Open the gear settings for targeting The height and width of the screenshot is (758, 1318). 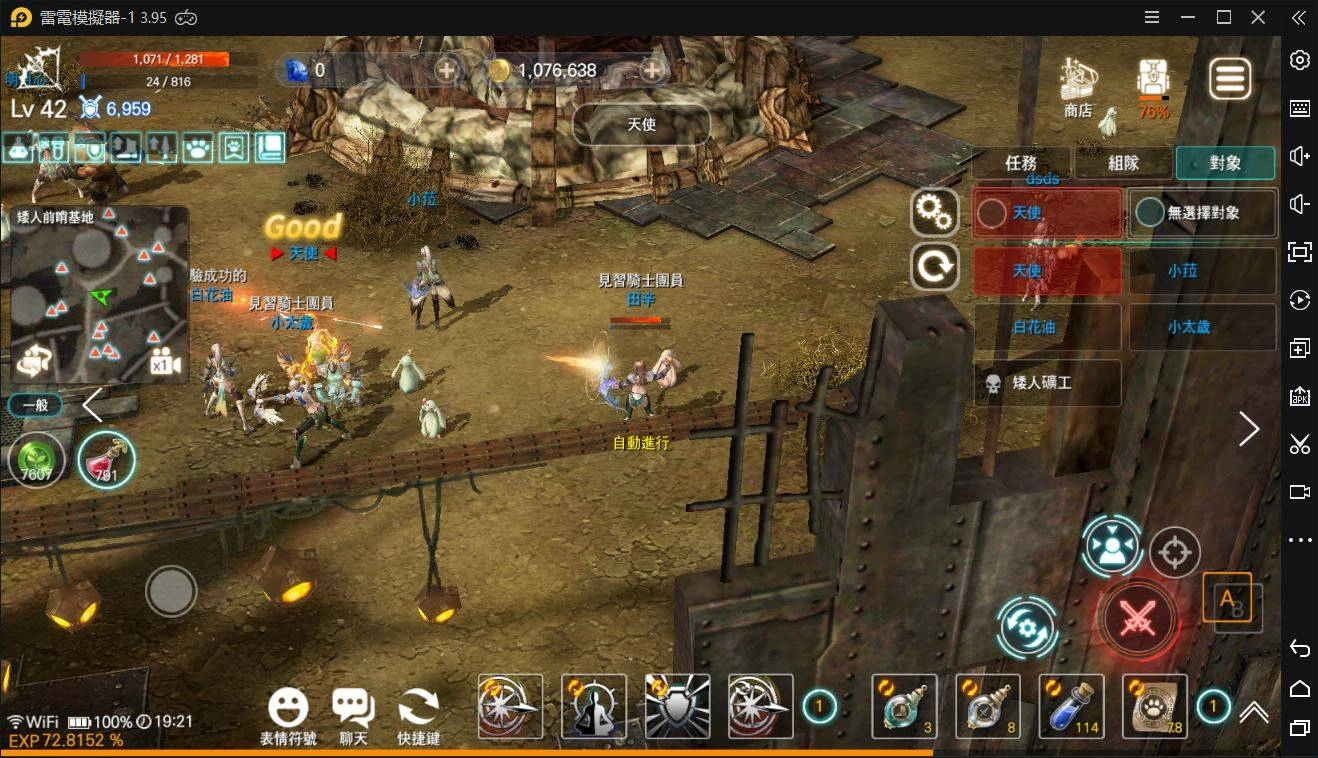935,212
